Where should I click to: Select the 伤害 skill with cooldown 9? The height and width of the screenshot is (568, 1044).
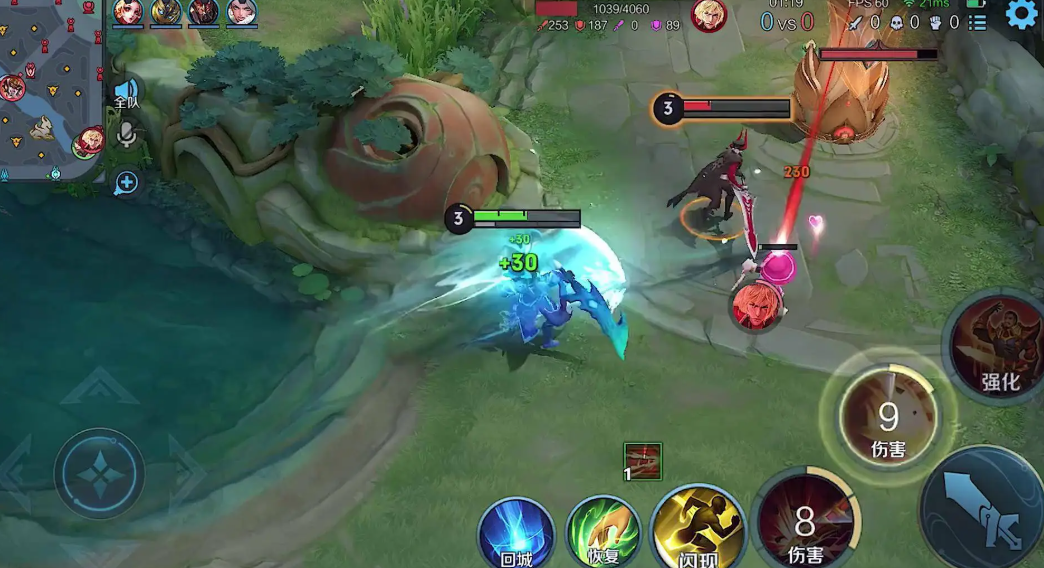(x=887, y=418)
